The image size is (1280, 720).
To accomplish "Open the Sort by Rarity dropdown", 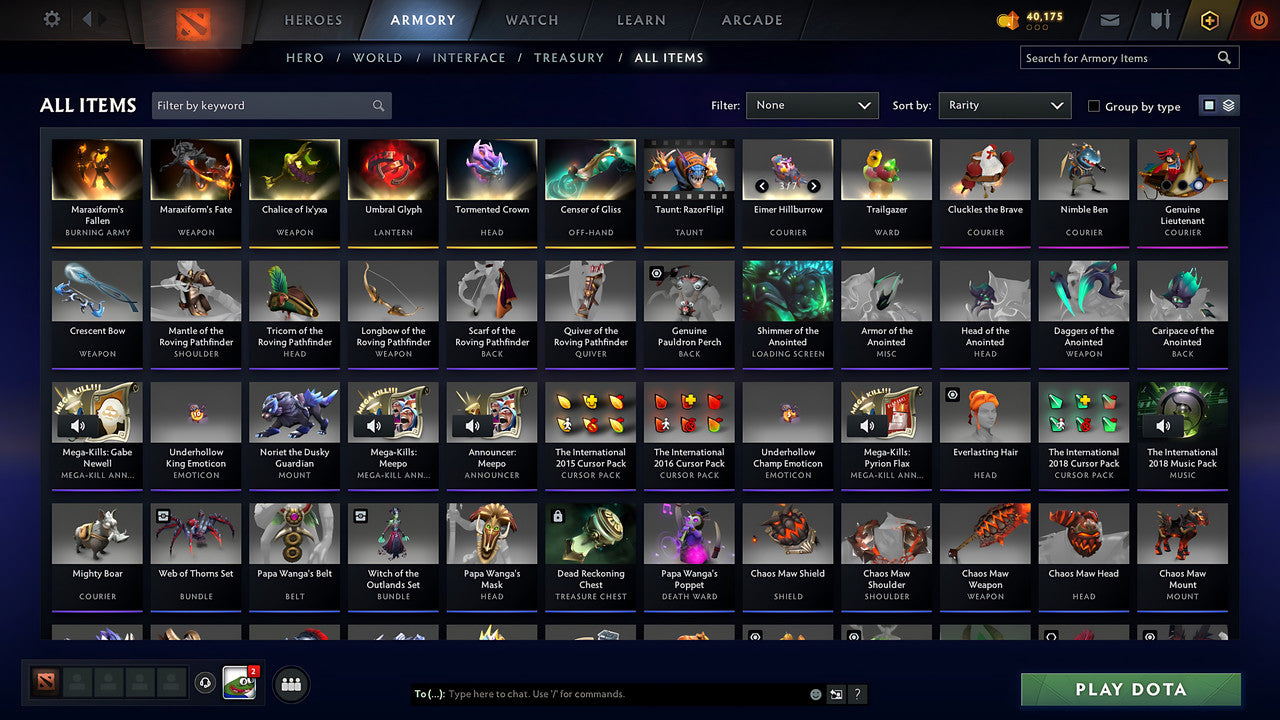I will click(1004, 105).
